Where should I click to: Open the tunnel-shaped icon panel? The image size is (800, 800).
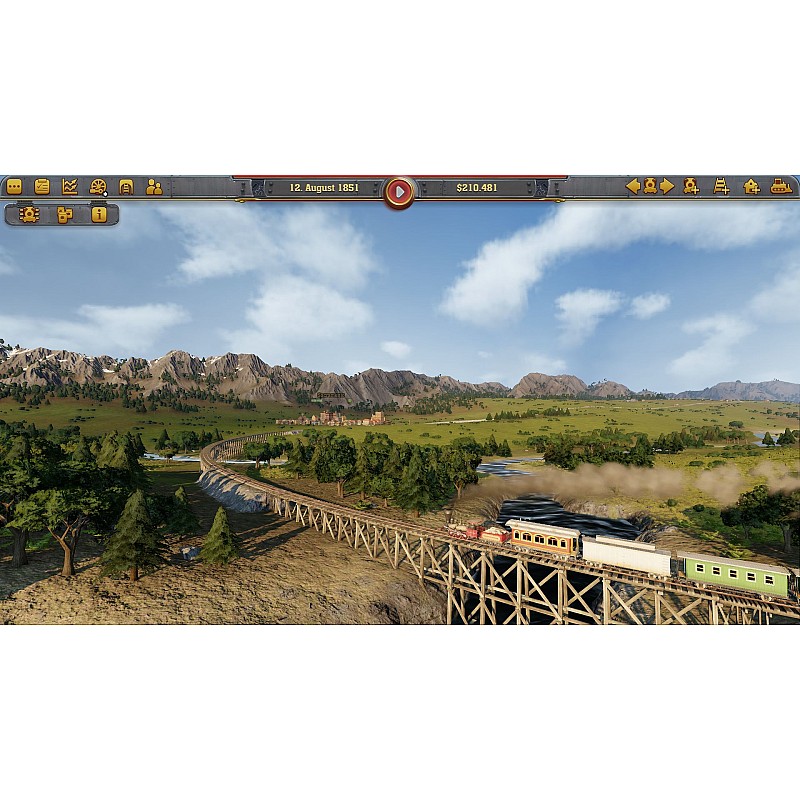pos(126,186)
